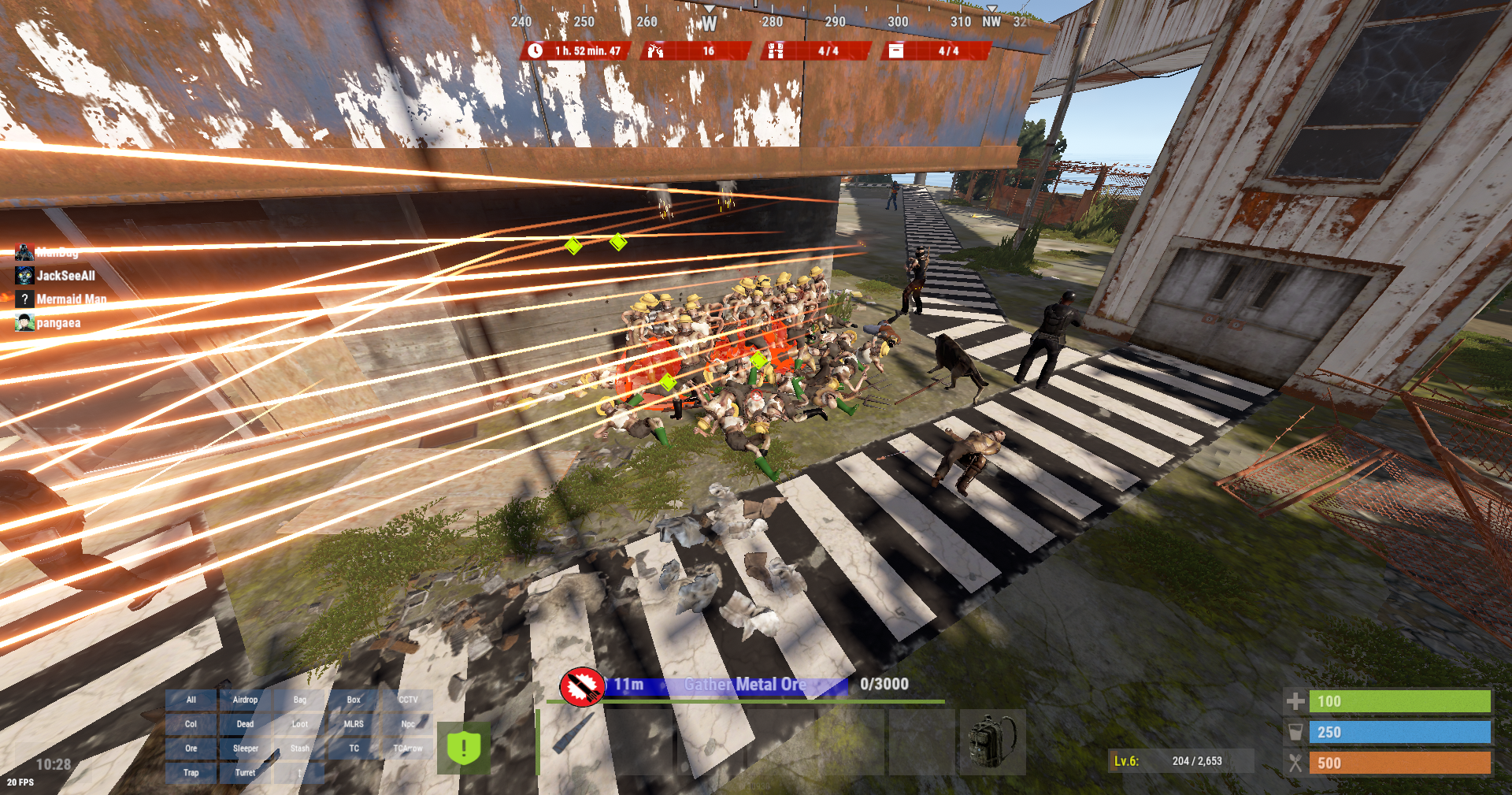The width and height of the screenshot is (1512, 795).
Task: Turn on the Ore filter
Action: pyautogui.click(x=191, y=749)
